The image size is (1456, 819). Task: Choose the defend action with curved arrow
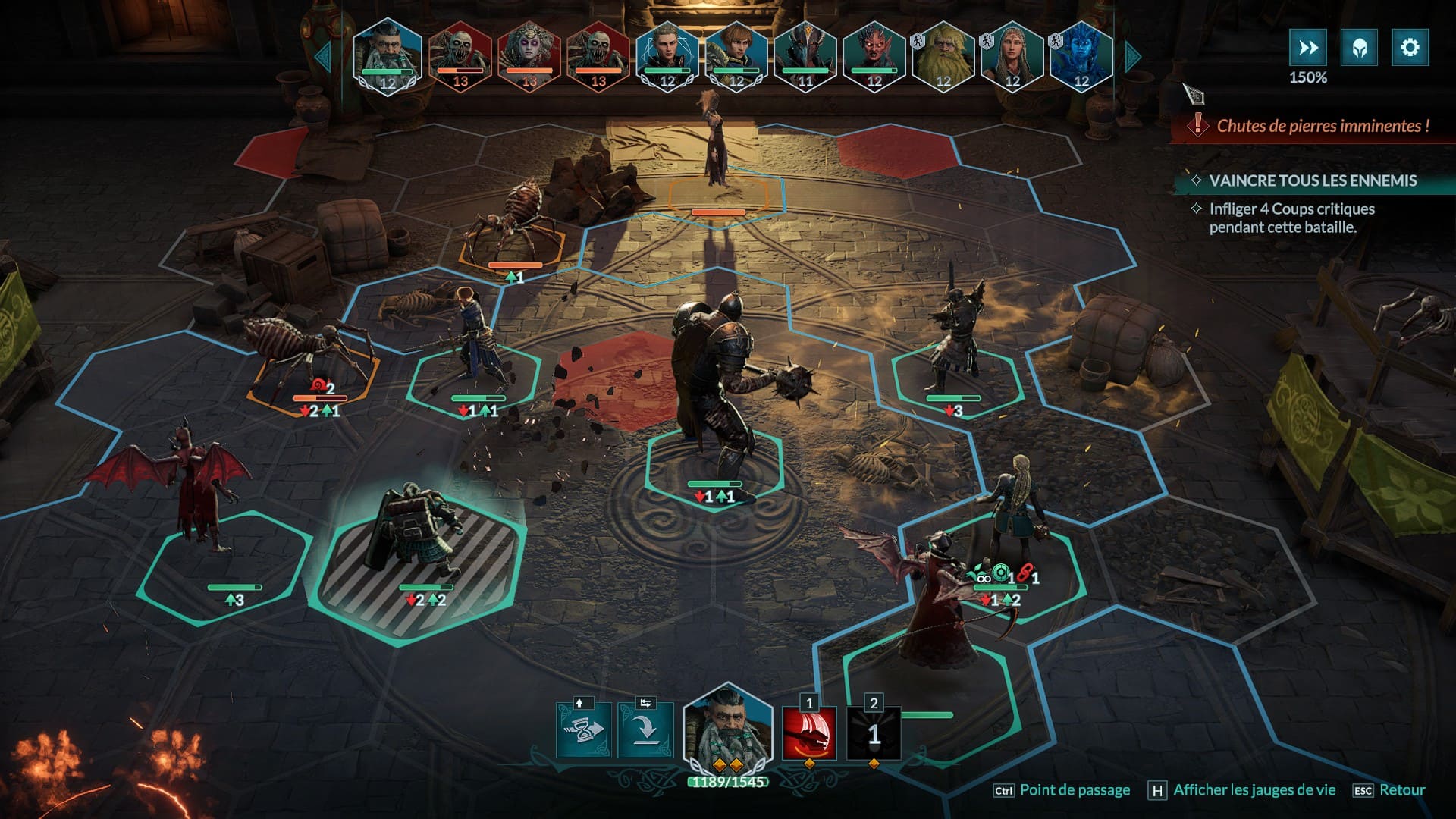pyautogui.click(x=645, y=730)
